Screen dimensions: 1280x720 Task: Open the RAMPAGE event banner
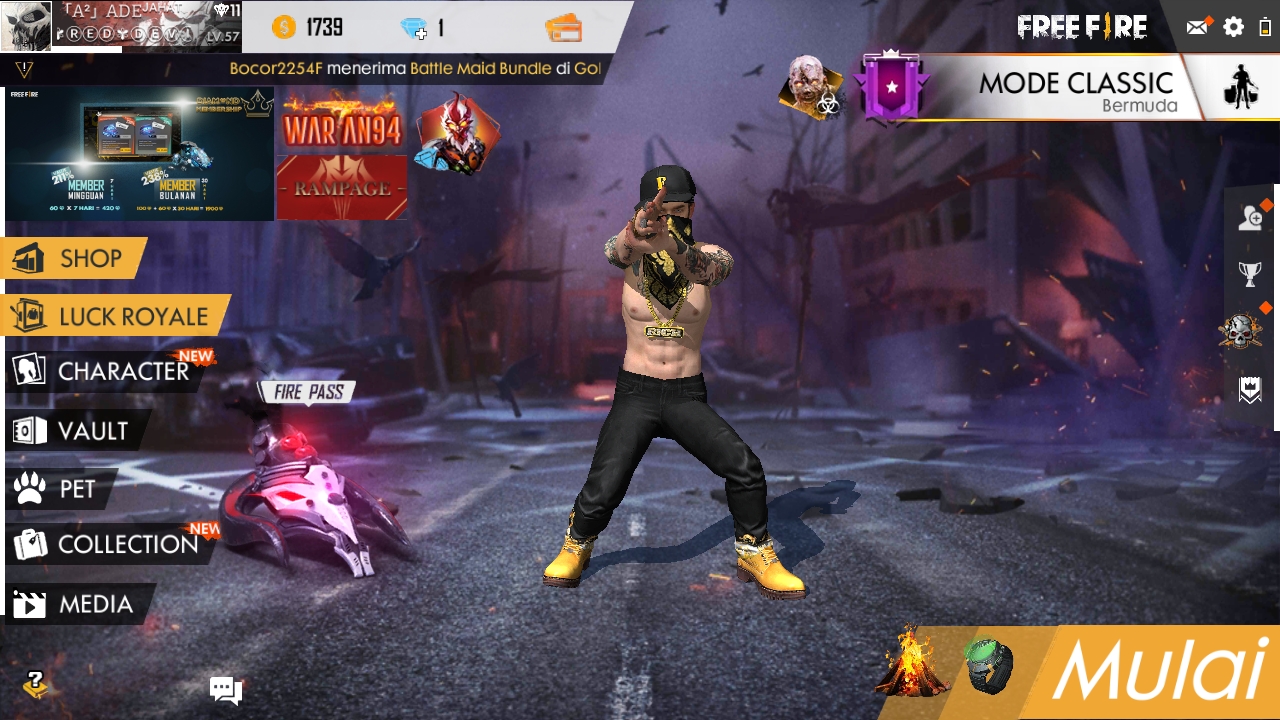pyautogui.click(x=342, y=187)
